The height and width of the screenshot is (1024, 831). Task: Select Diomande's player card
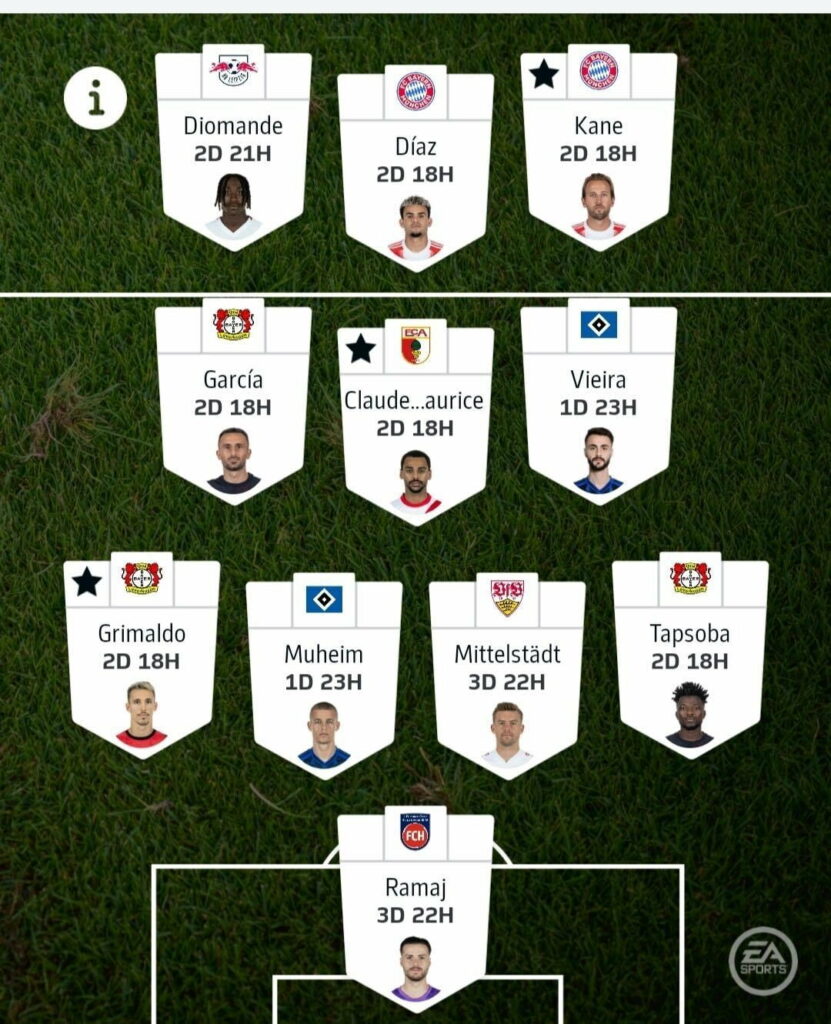[233, 145]
